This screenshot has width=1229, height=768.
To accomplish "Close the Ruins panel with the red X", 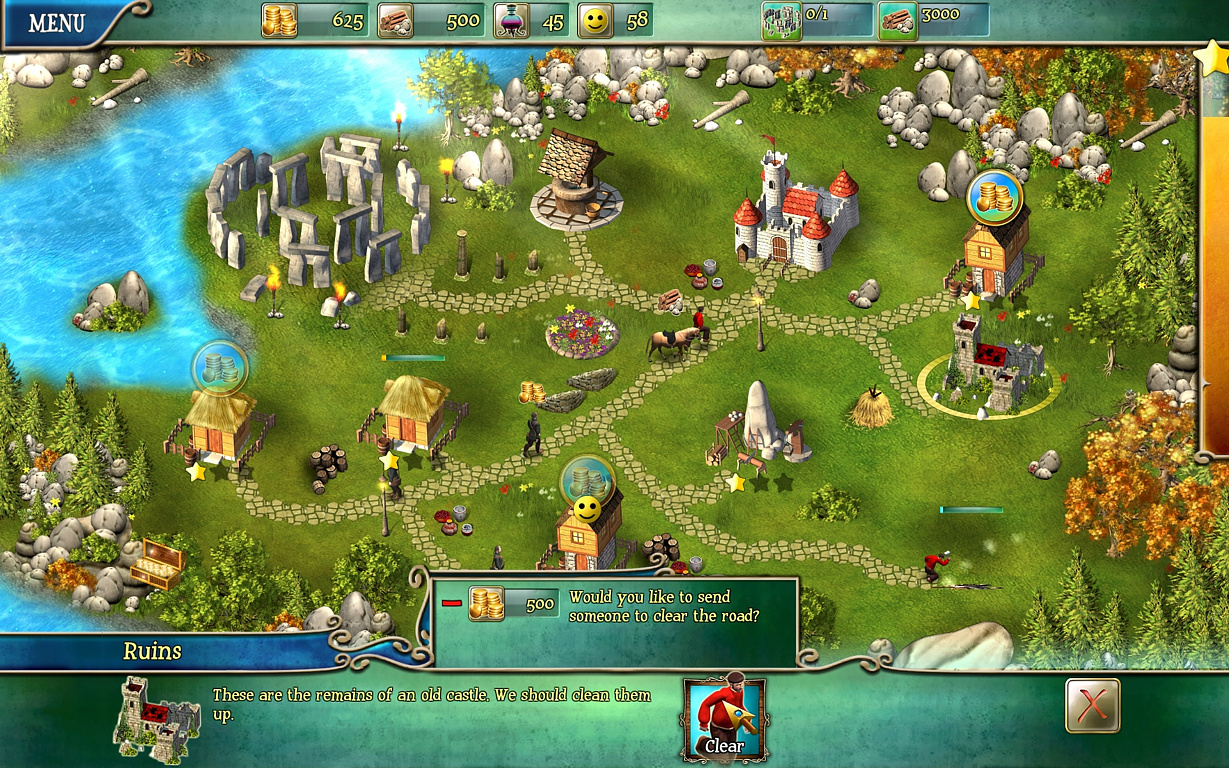I will pos(1092,706).
